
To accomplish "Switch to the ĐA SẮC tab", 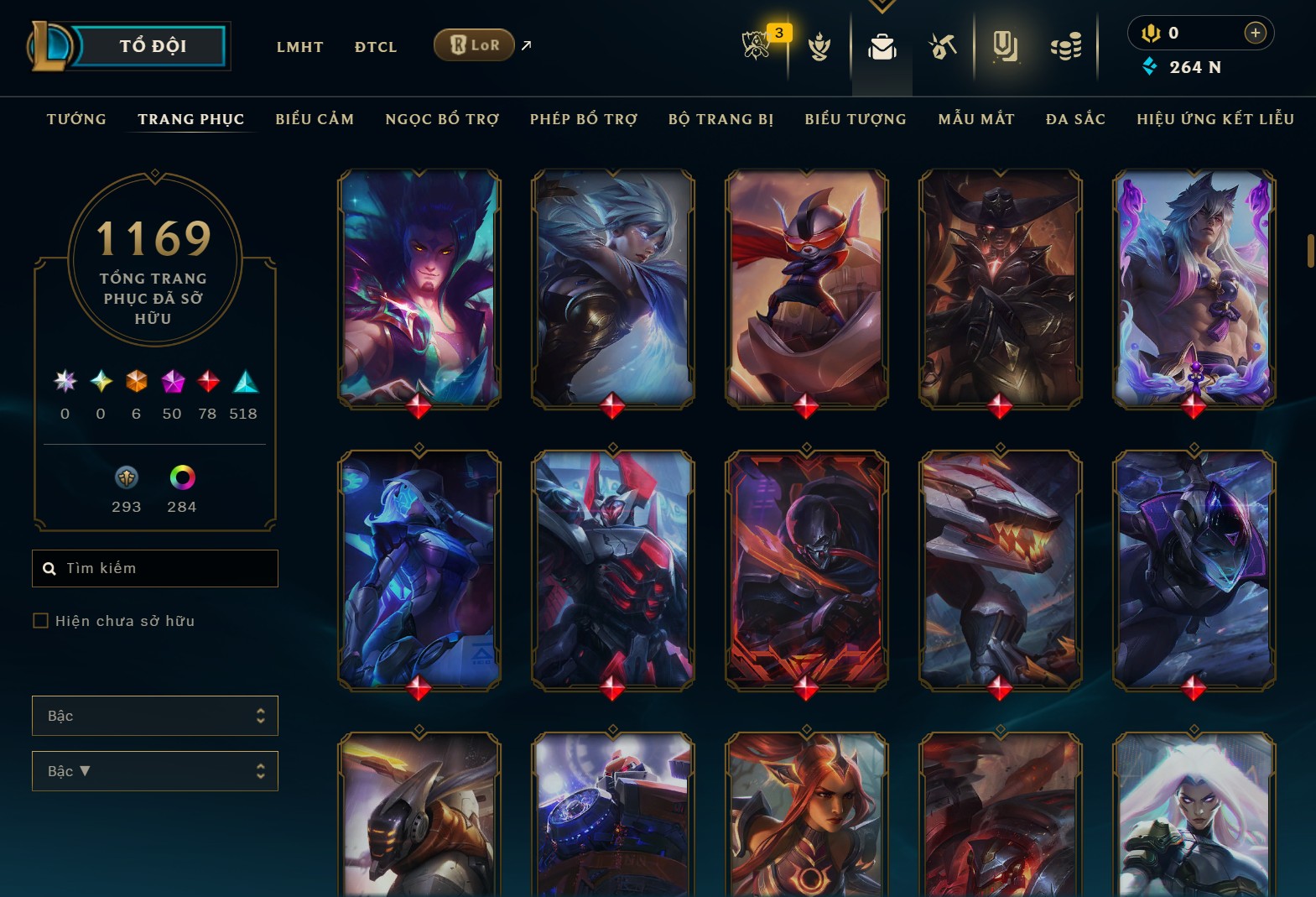I will click(1075, 119).
